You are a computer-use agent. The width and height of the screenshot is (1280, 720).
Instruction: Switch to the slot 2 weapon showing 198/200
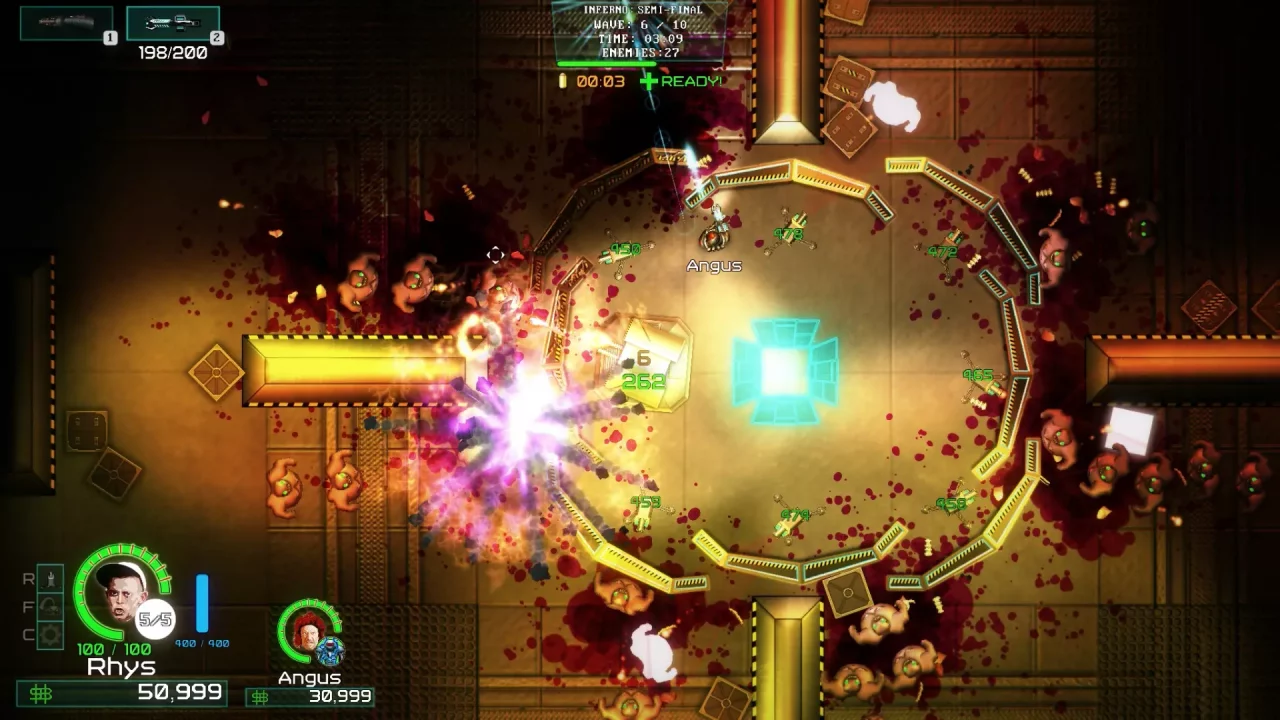pyautogui.click(x=175, y=25)
